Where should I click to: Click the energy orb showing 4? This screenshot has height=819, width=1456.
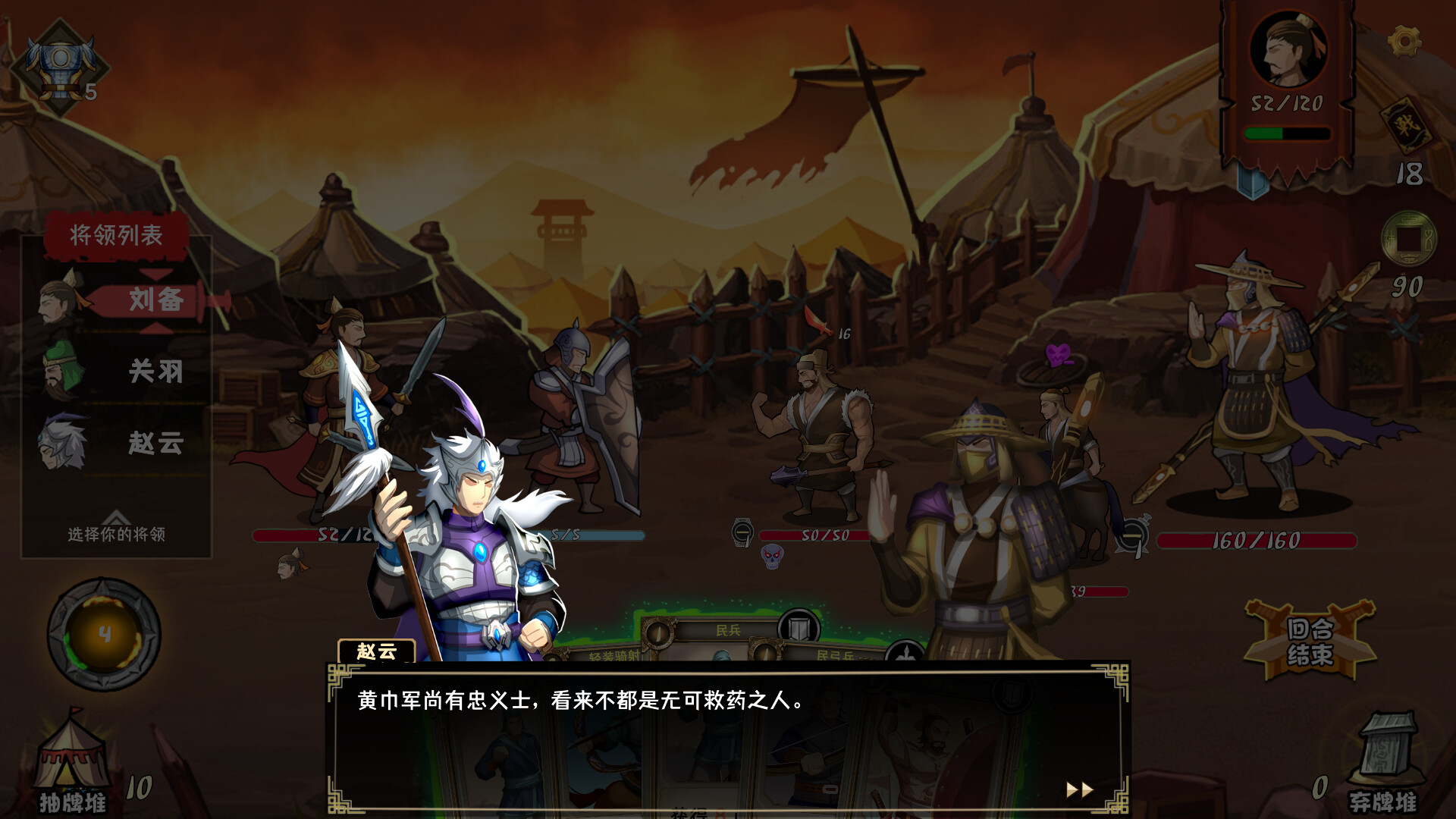click(x=106, y=633)
